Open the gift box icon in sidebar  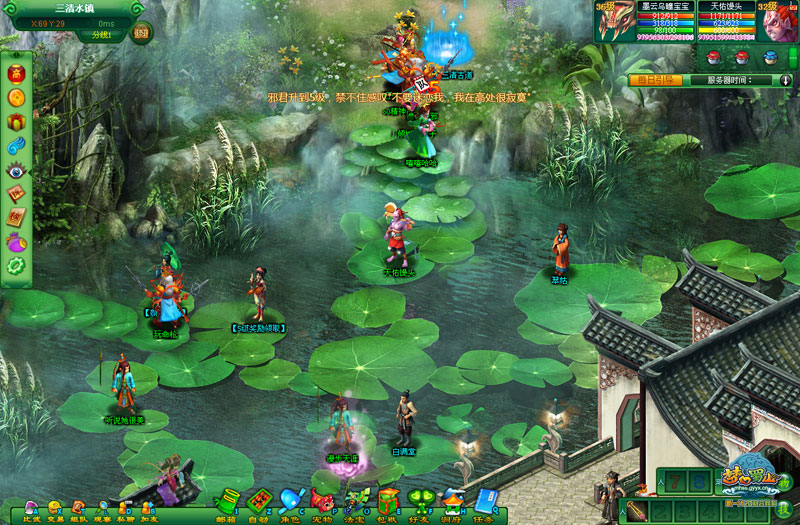click(15, 122)
